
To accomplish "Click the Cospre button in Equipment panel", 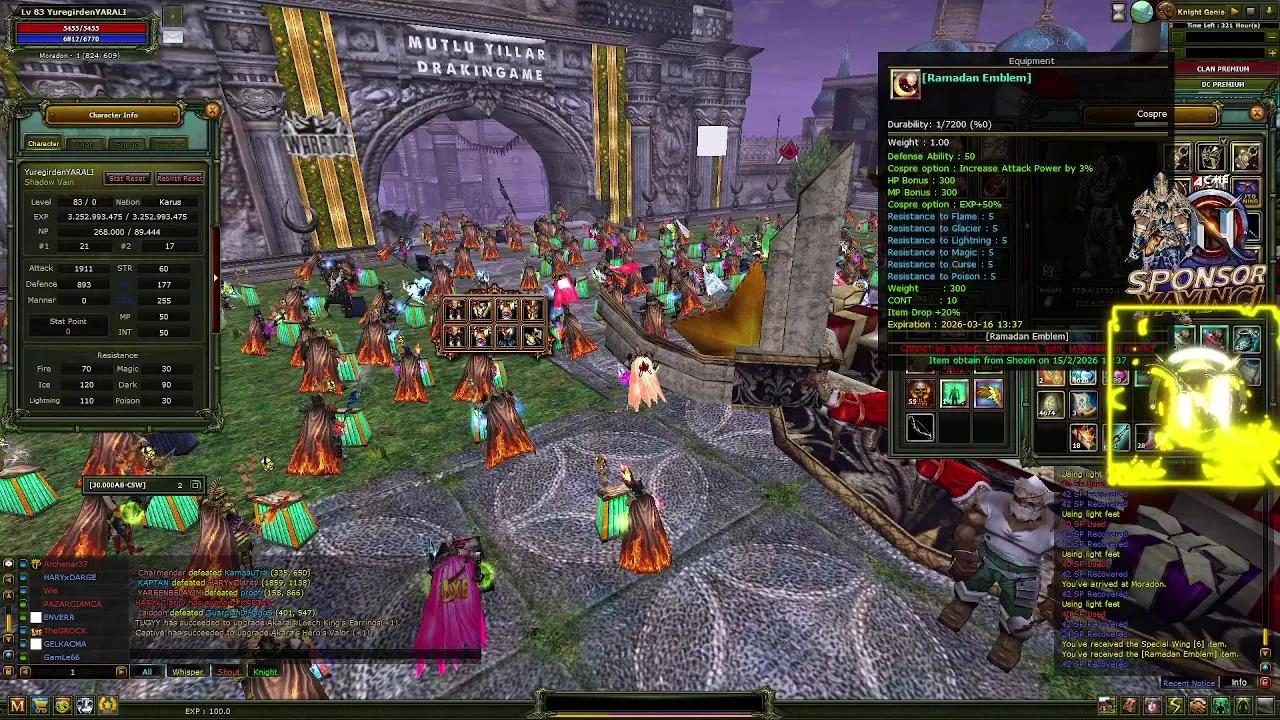I will 1151,114.
